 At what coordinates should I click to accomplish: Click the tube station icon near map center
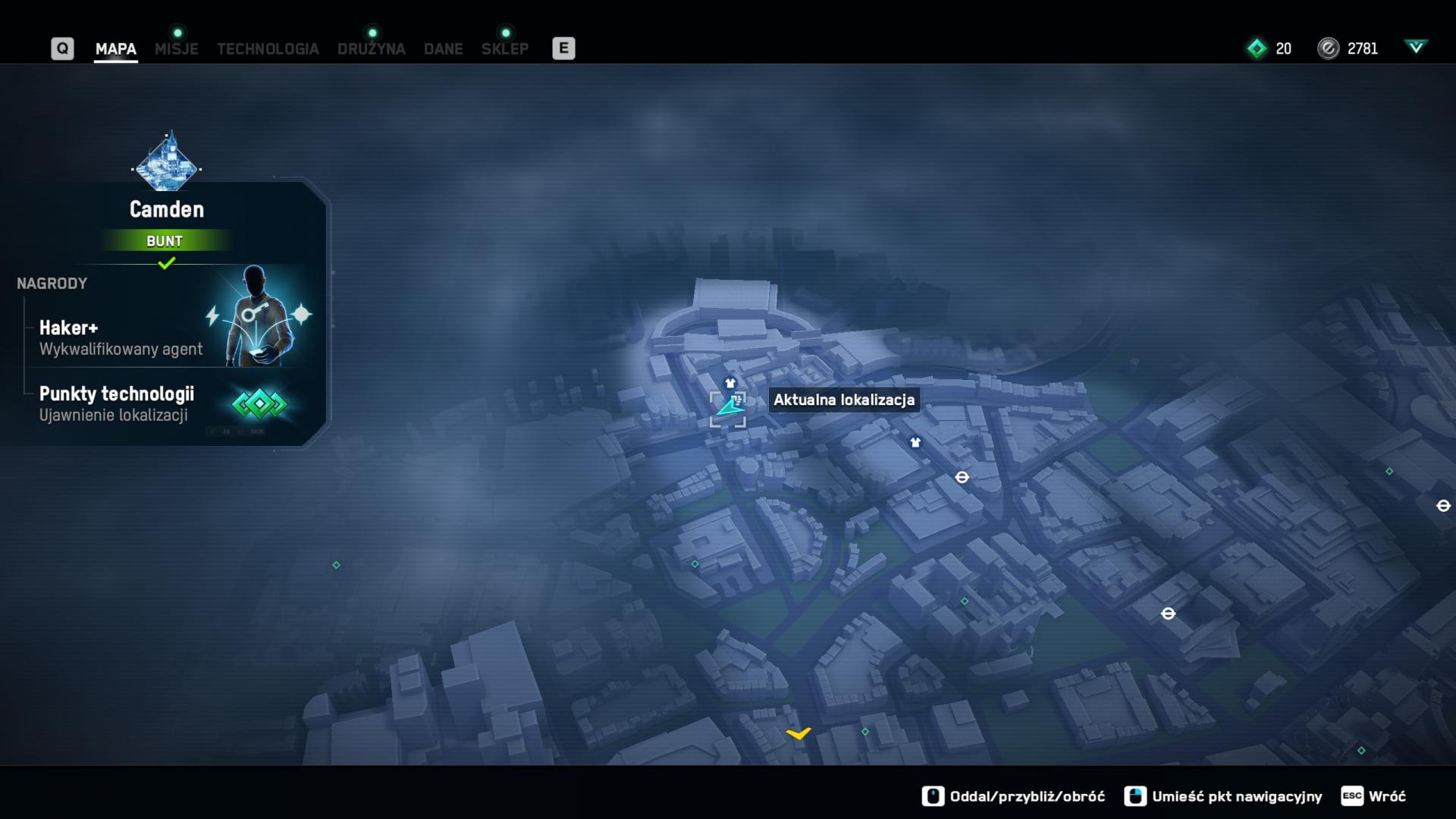[962, 478]
